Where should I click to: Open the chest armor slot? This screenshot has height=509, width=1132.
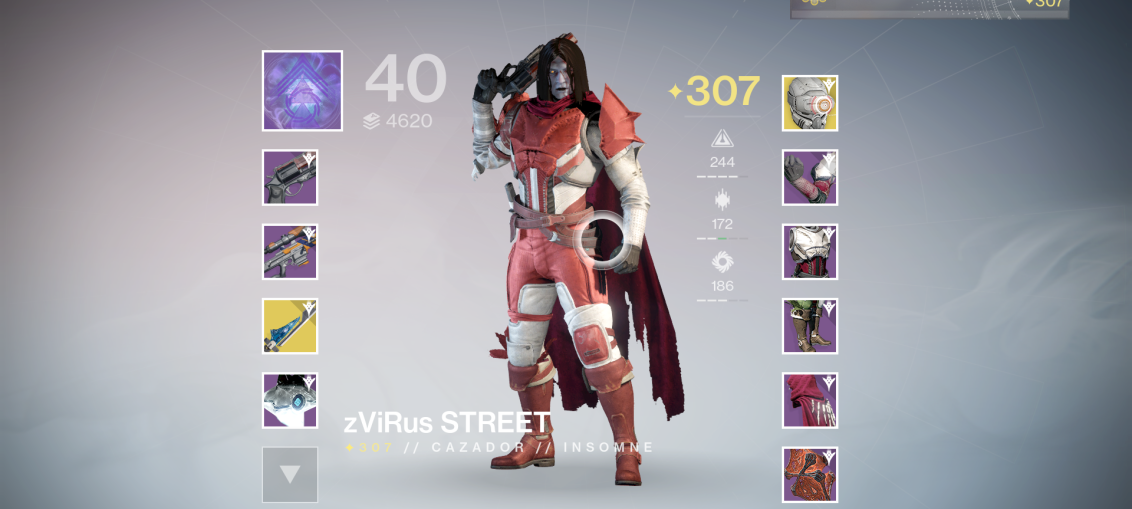pyautogui.click(x=810, y=252)
